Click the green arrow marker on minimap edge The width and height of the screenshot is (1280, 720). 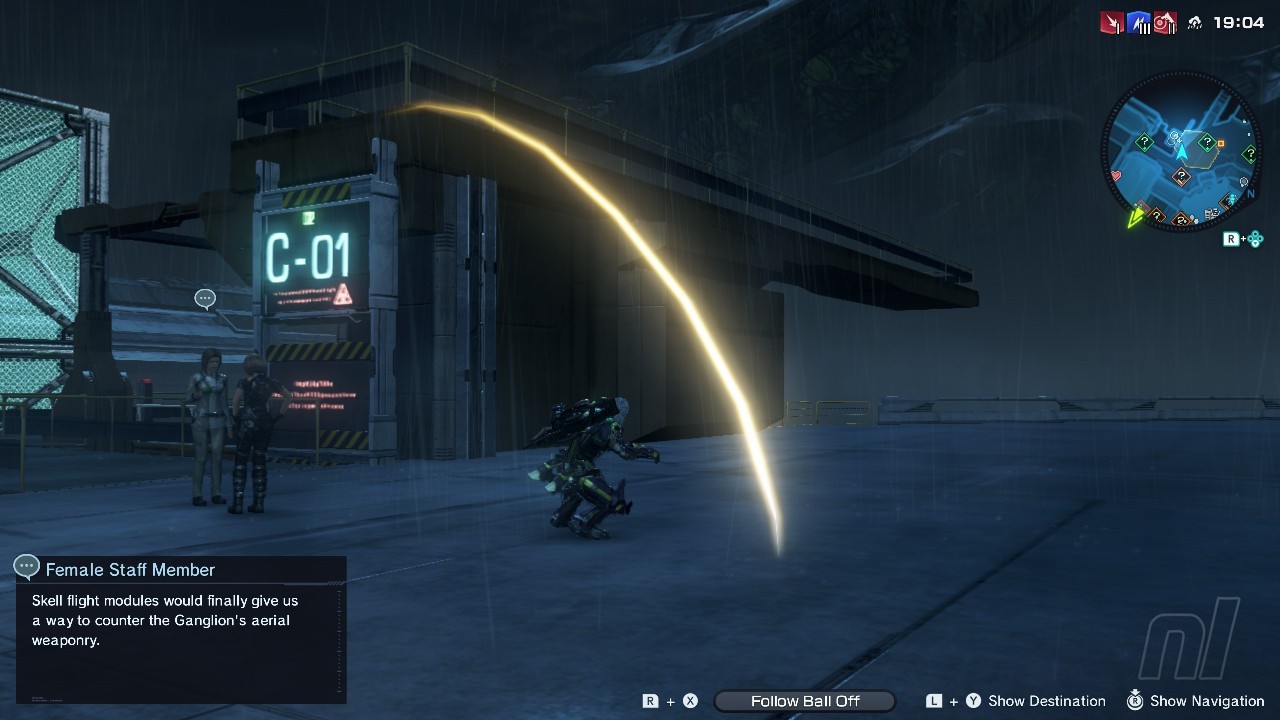pyautogui.click(x=1136, y=217)
